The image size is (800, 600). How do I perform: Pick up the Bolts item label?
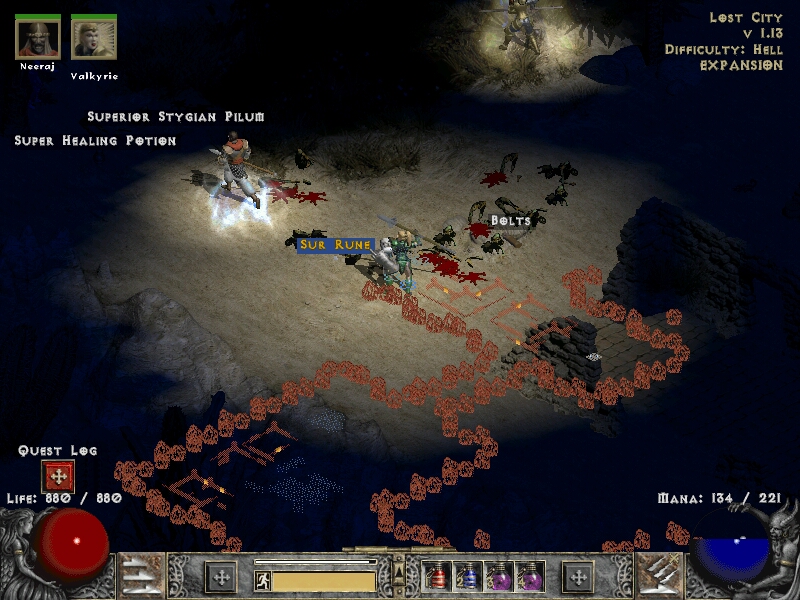pyautogui.click(x=510, y=220)
